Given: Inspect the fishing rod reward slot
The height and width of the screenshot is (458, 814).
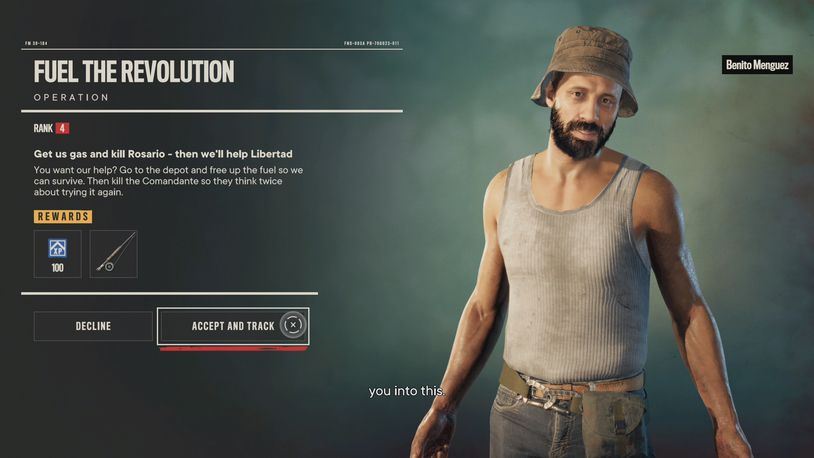Looking at the screenshot, I should click(x=113, y=253).
